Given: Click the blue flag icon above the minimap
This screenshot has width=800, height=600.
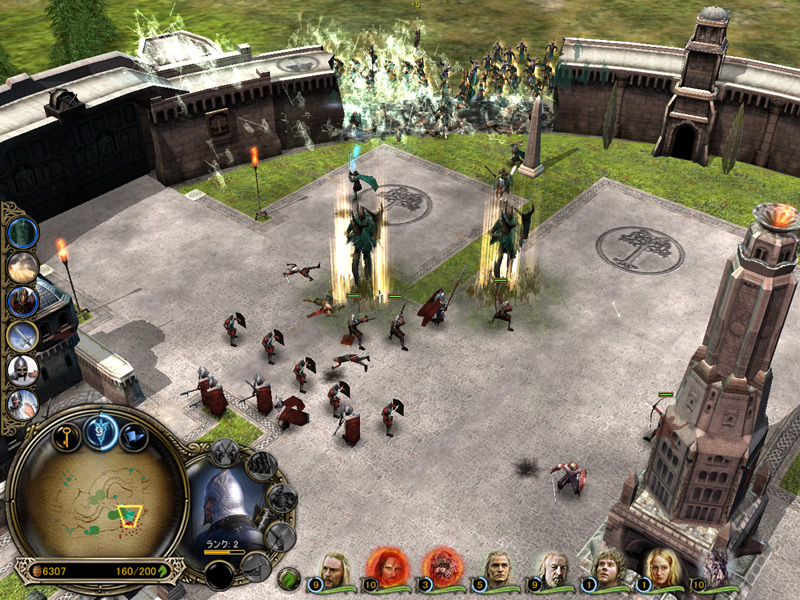Looking at the screenshot, I should pyautogui.click(x=134, y=437).
